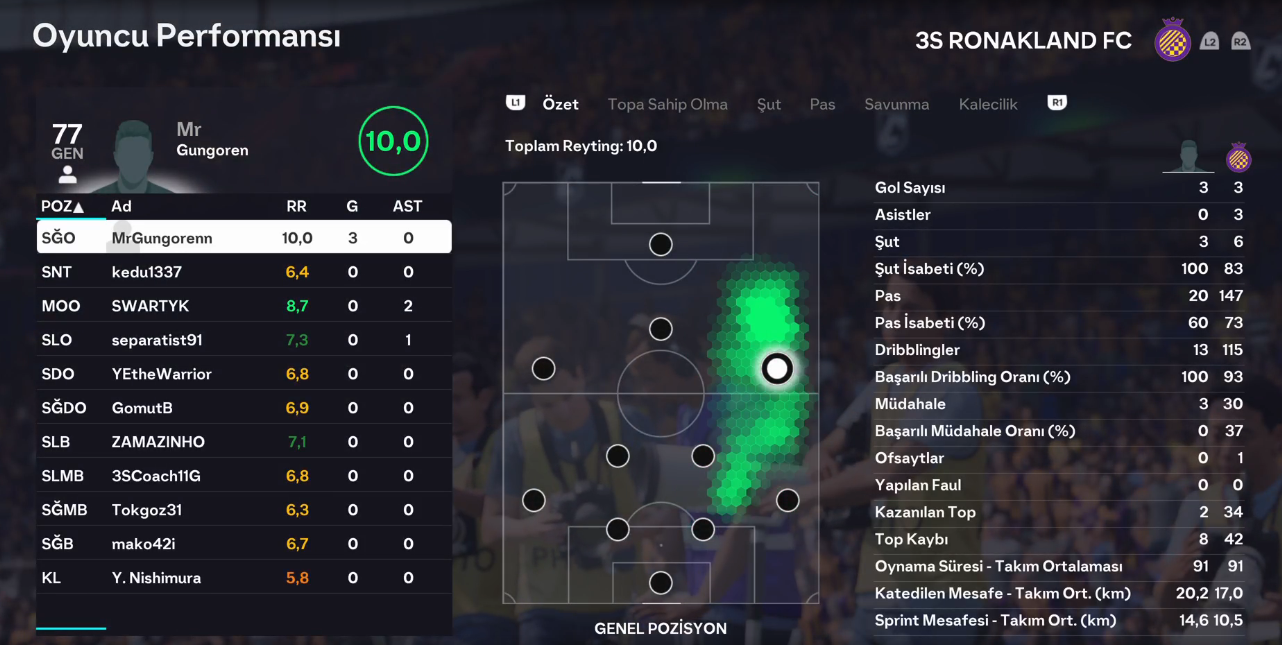Image resolution: width=1282 pixels, height=645 pixels.
Task: Select Tokgoz31 player row
Action: (x=244, y=510)
